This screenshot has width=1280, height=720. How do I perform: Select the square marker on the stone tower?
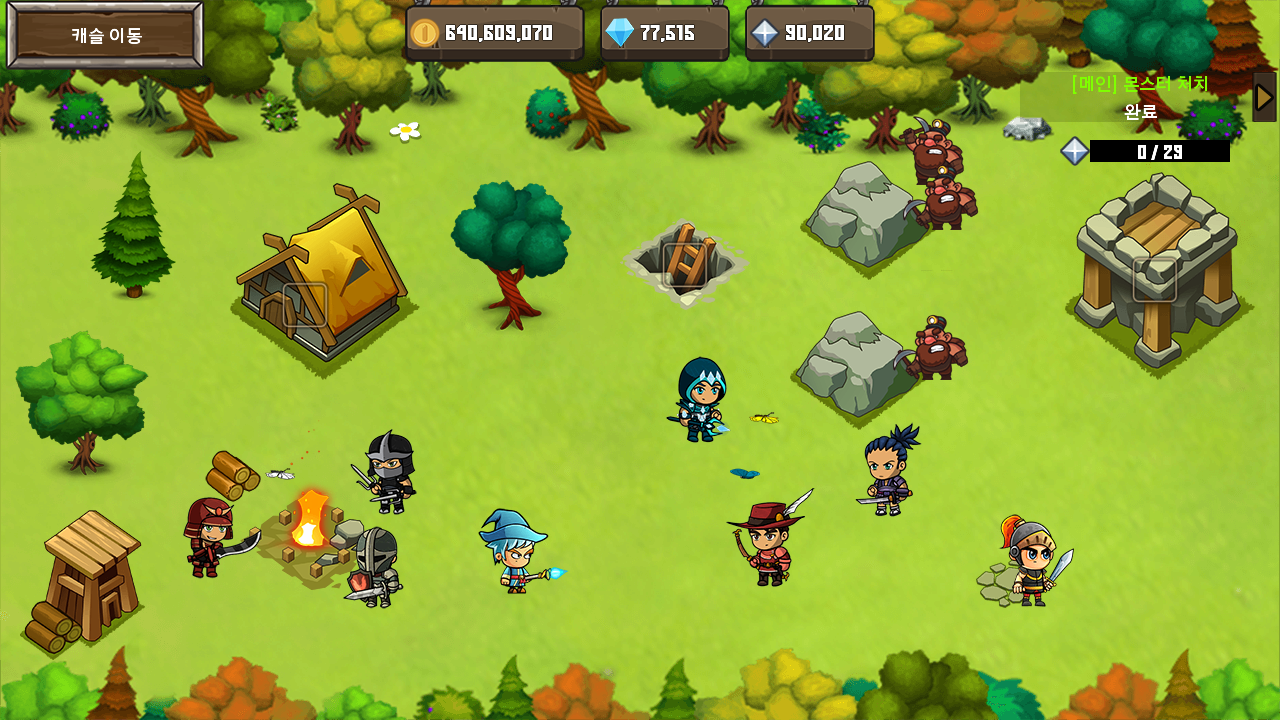coord(1154,279)
